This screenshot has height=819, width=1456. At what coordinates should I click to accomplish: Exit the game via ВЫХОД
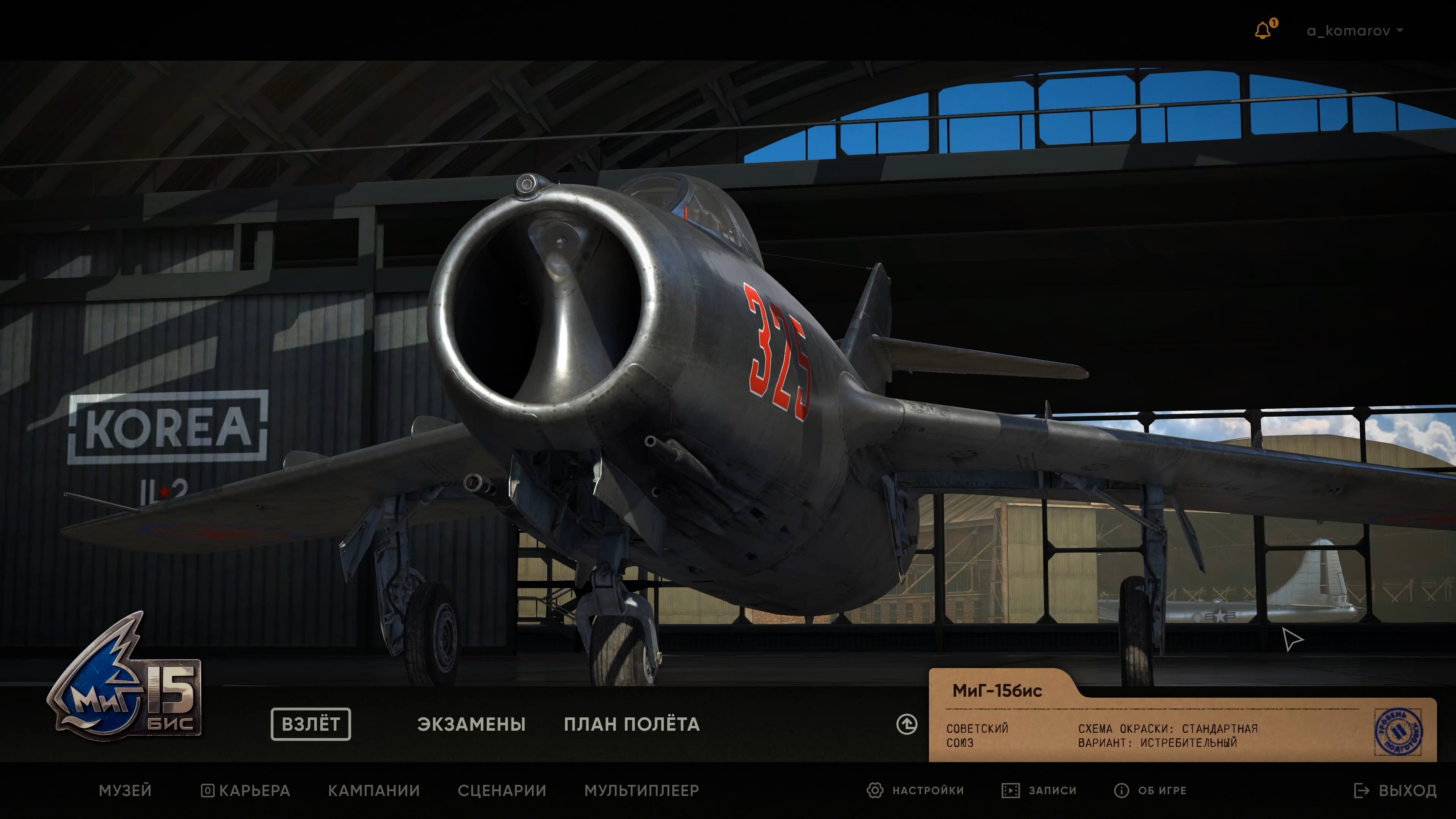tap(1395, 790)
